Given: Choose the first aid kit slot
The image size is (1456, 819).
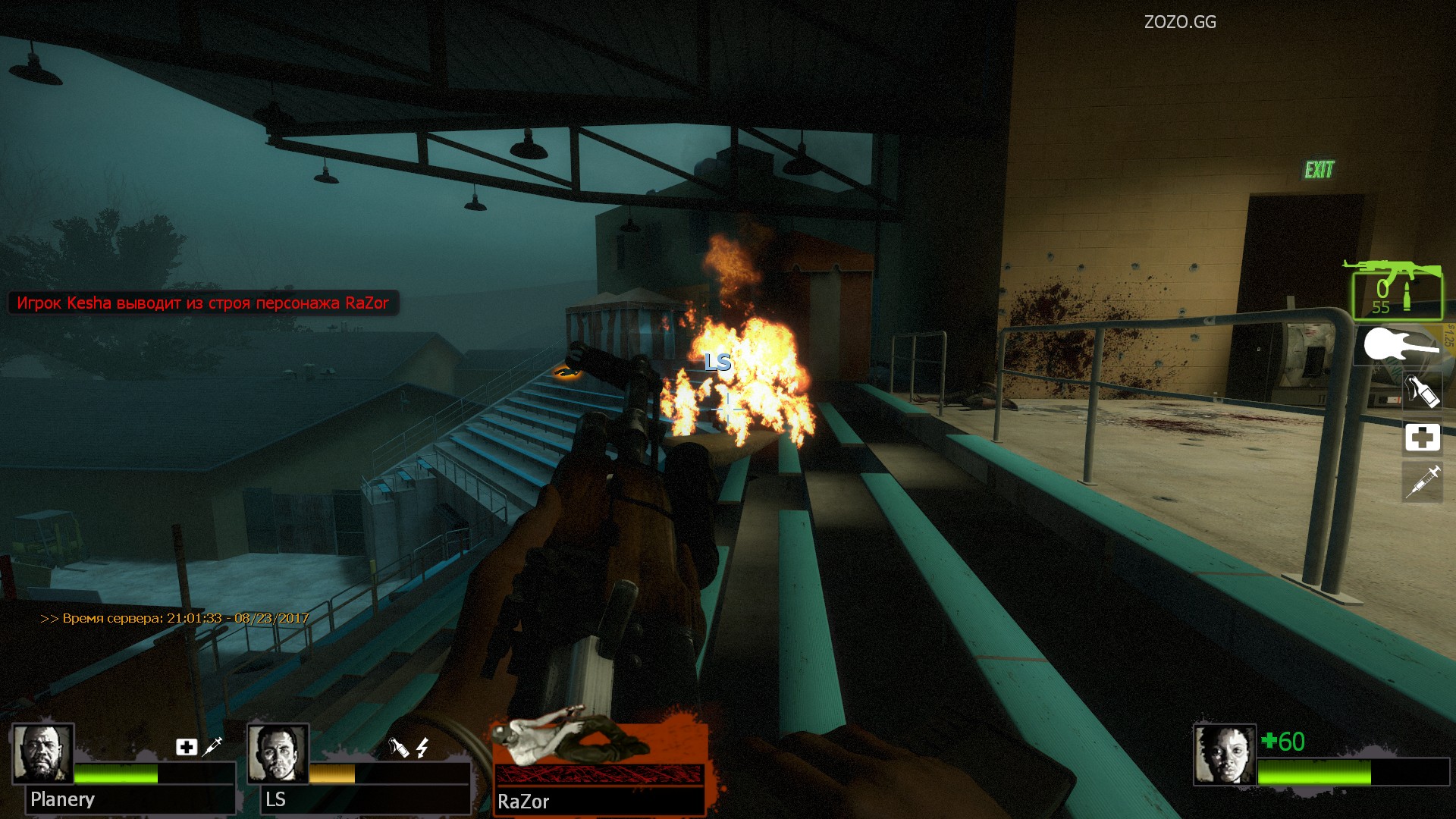Looking at the screenshot, I should [1422, 438].
